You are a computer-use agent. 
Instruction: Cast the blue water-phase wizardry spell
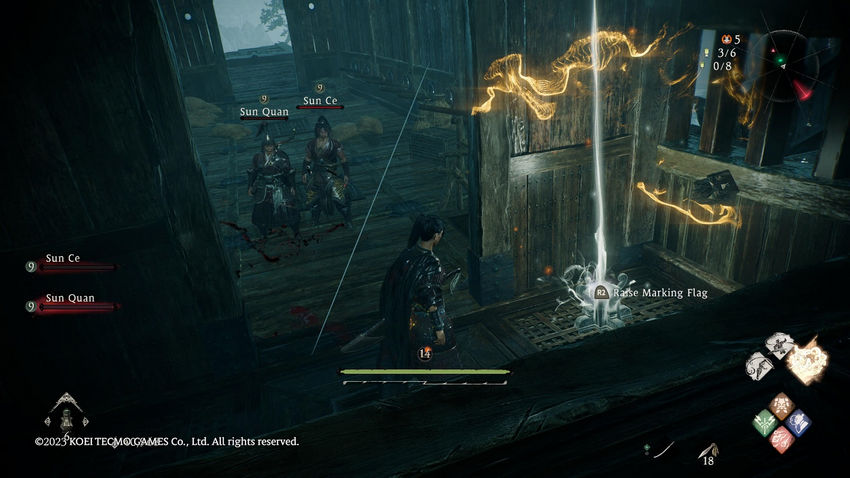798,422
